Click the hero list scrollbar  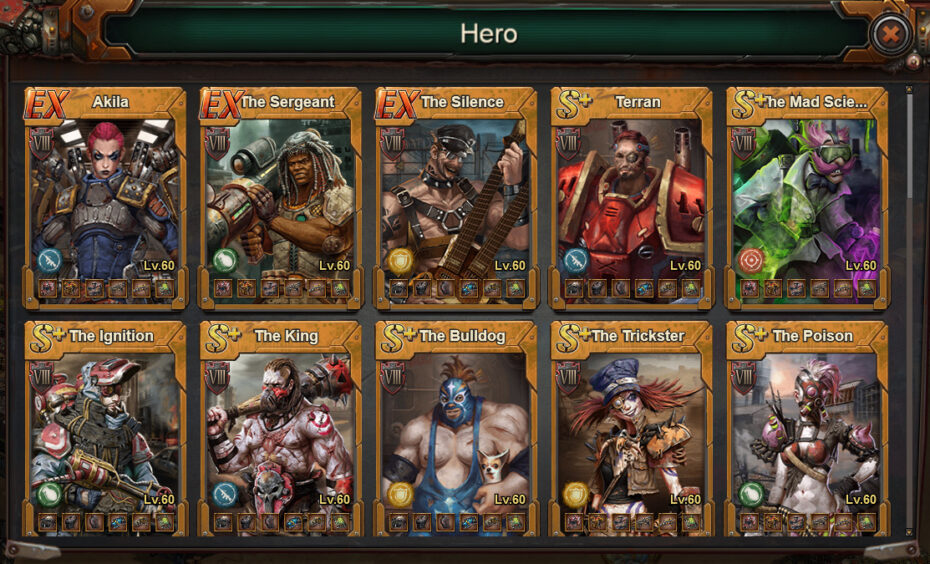pos(909,300)
